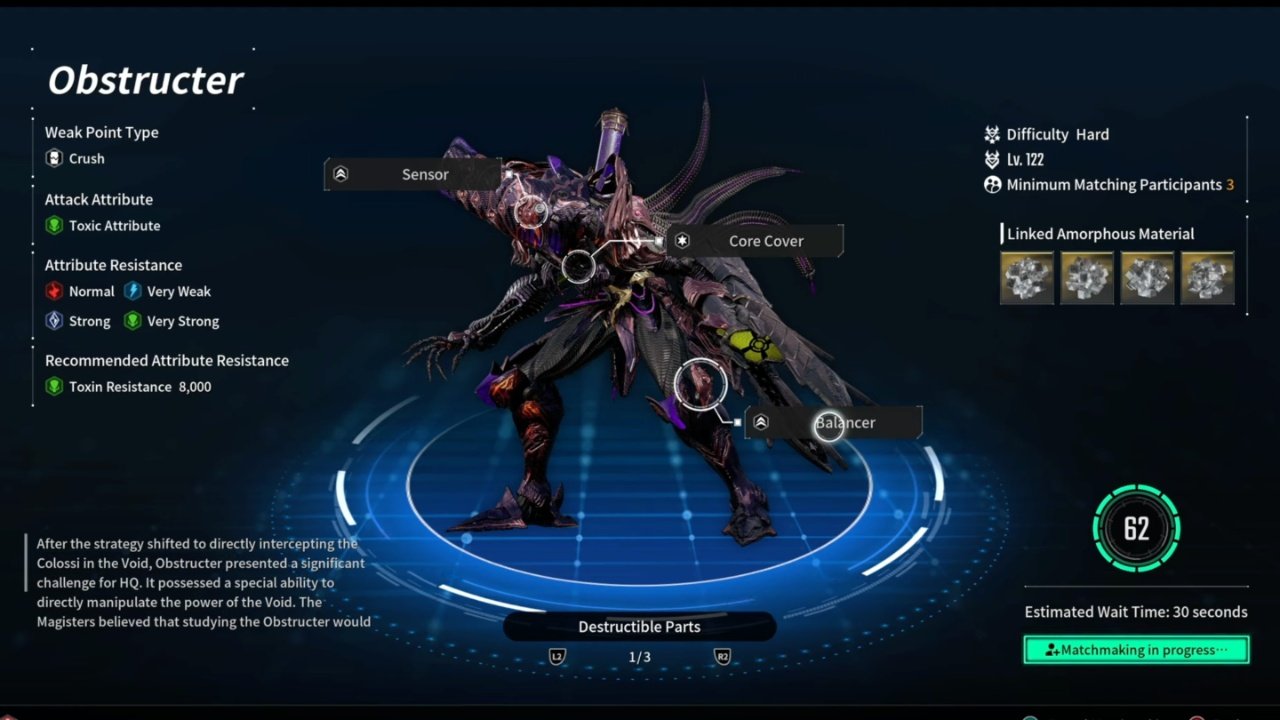Select the Crush weak point icon
The width and height of the screenshot is (1280, 720).
pyautogui.click(x=54, y=158)
